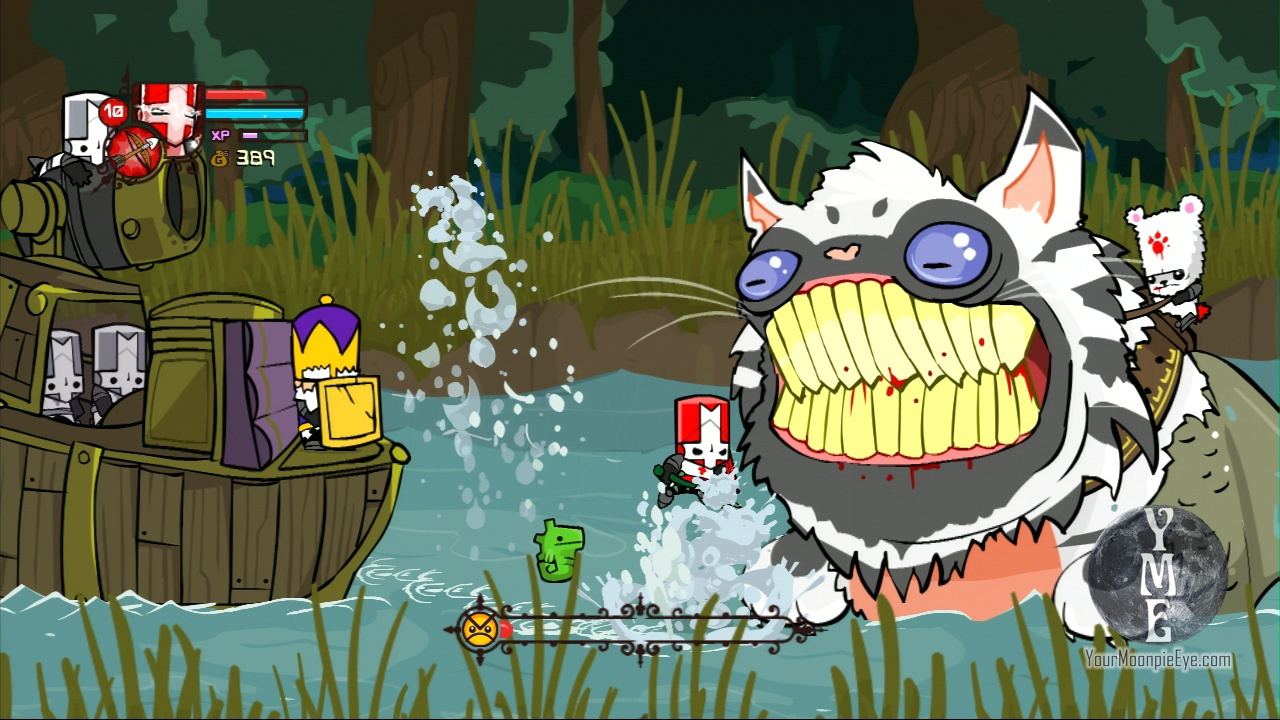Click the angry face on the boss gauge
Screen dimensions: 1280x720
click(479, 629)
